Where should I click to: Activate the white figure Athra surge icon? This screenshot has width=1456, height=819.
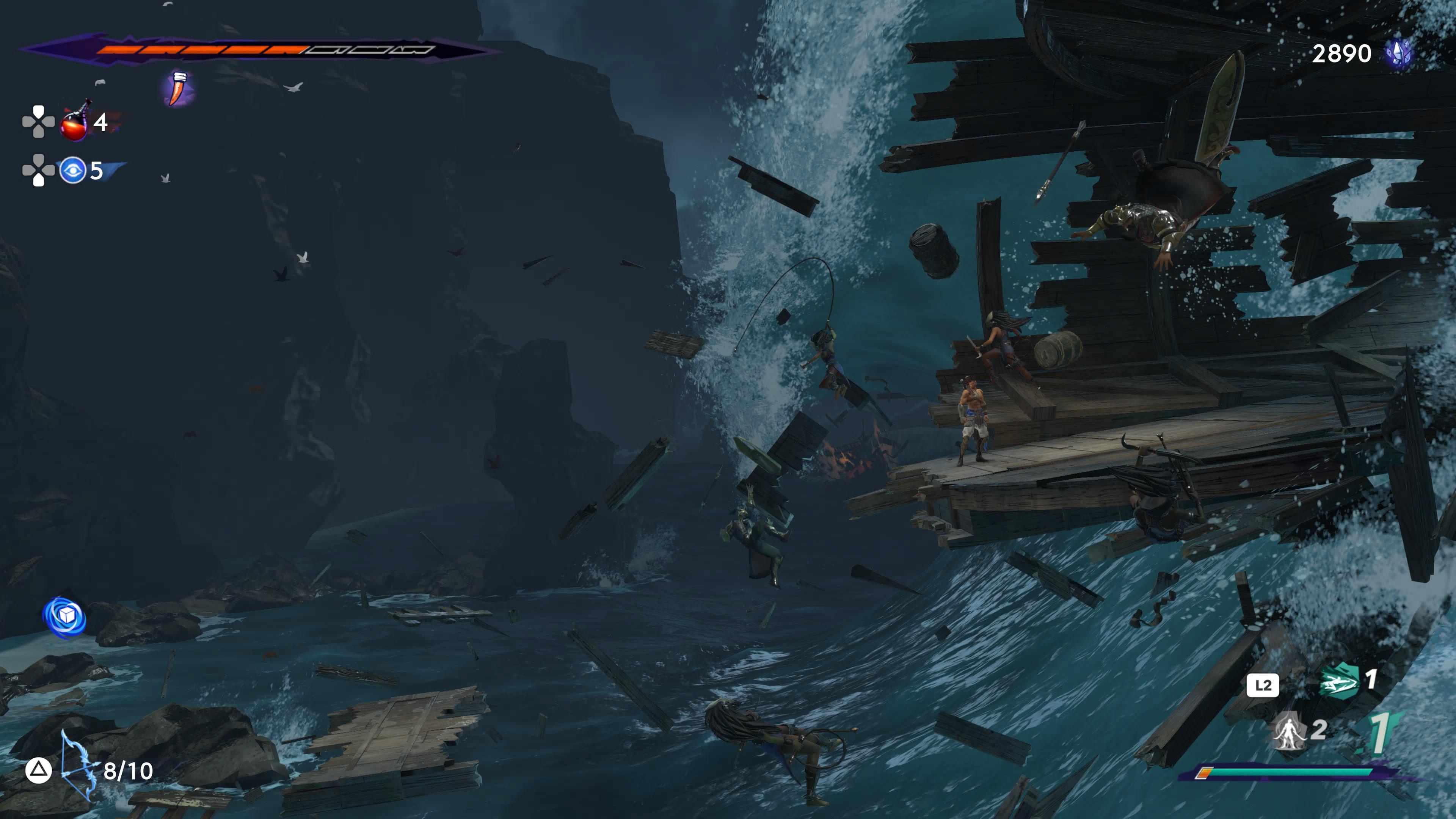pyautogui.click(x=1288, y=731)
